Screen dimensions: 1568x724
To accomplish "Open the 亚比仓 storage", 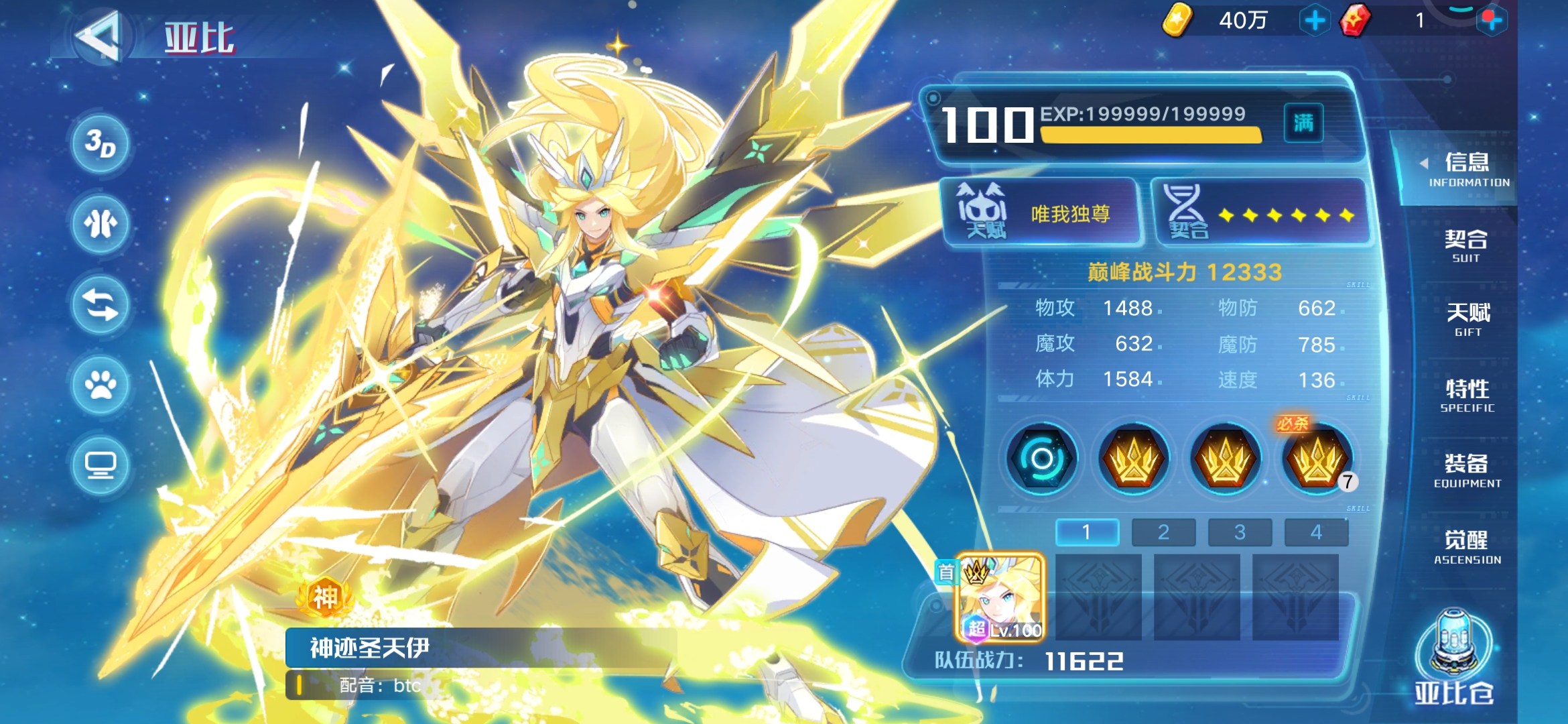I will [x=1454, y=657].
